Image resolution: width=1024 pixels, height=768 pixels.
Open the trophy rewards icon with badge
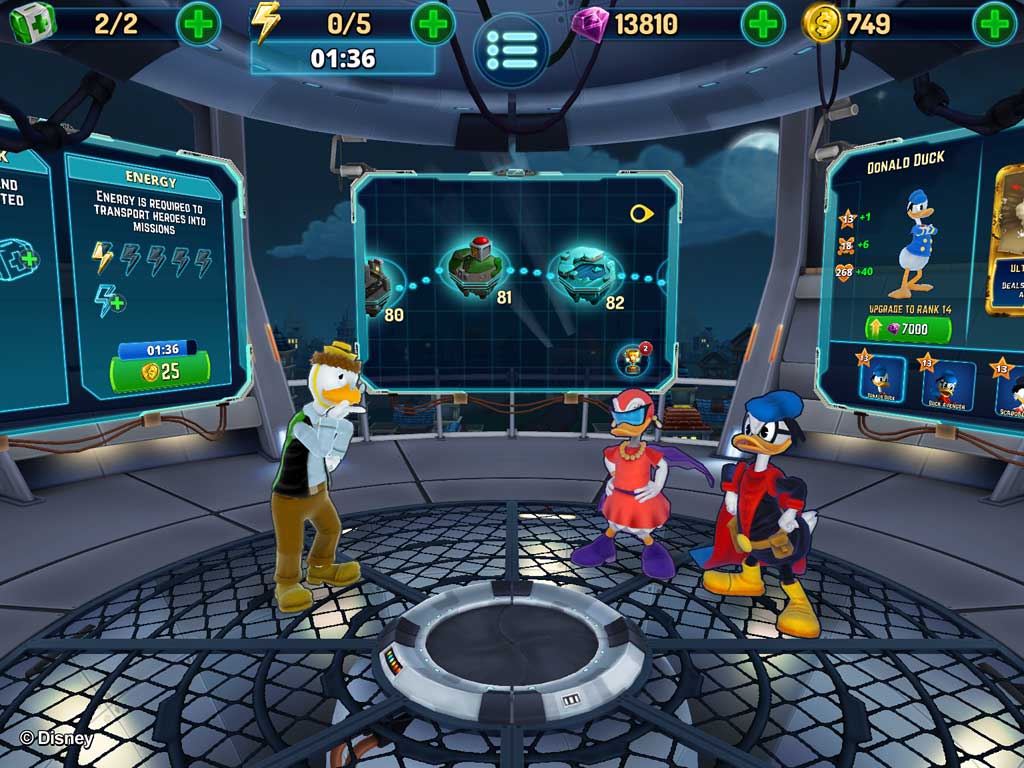[x=632, y=358]
